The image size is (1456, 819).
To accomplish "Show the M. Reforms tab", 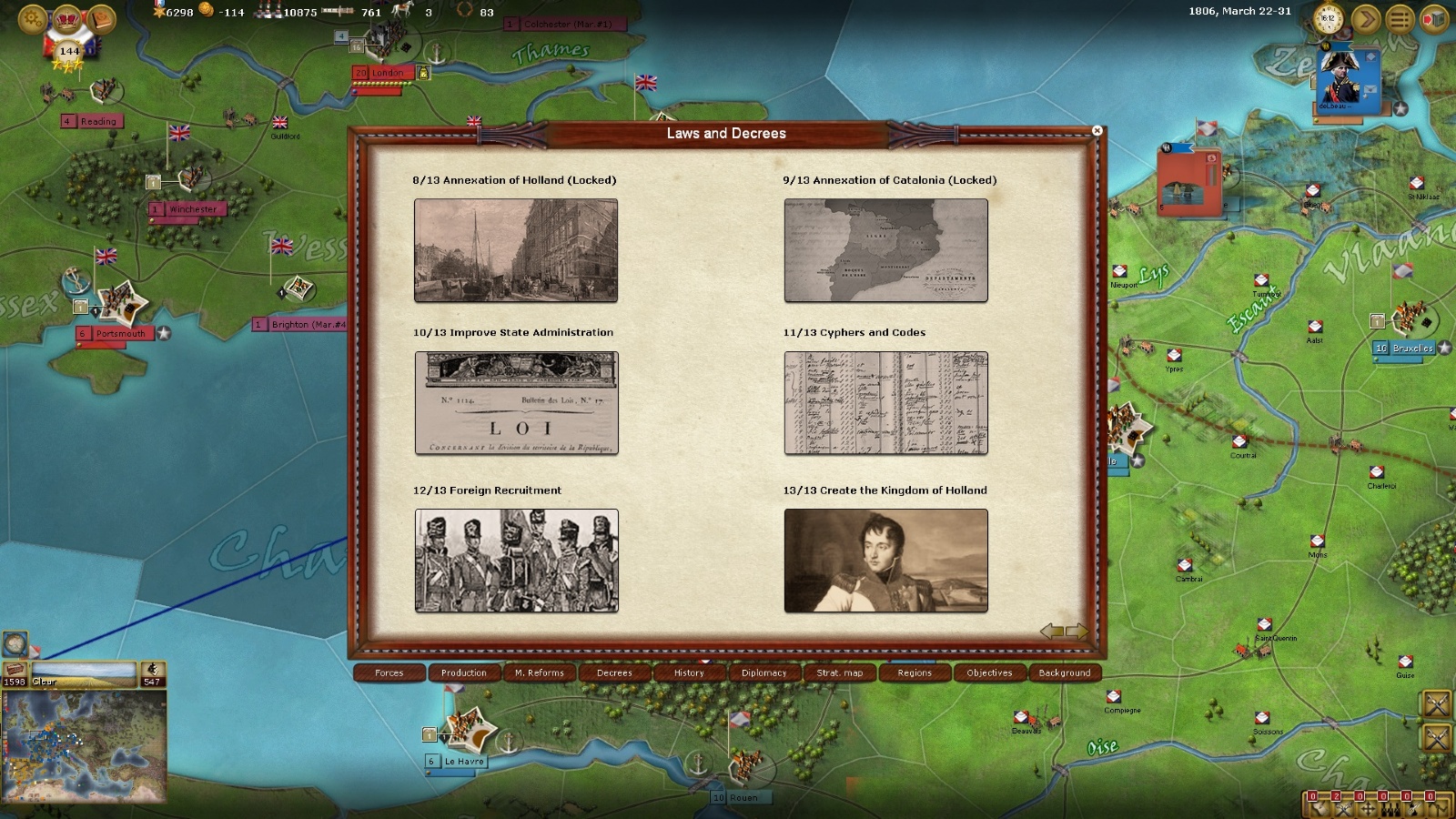I will [x=540, y=673].
